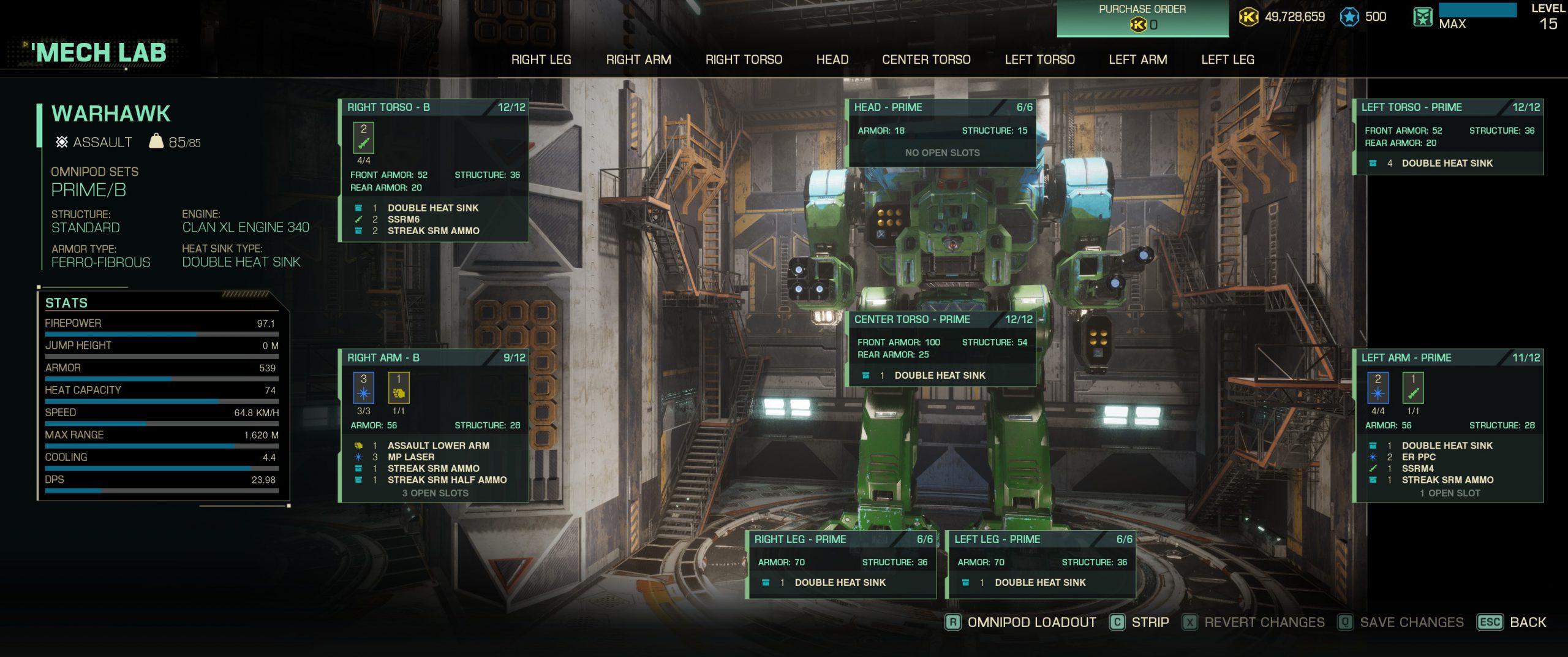
Task: Choose the Center Torso - Prime panel
Action: coord(942,319)
